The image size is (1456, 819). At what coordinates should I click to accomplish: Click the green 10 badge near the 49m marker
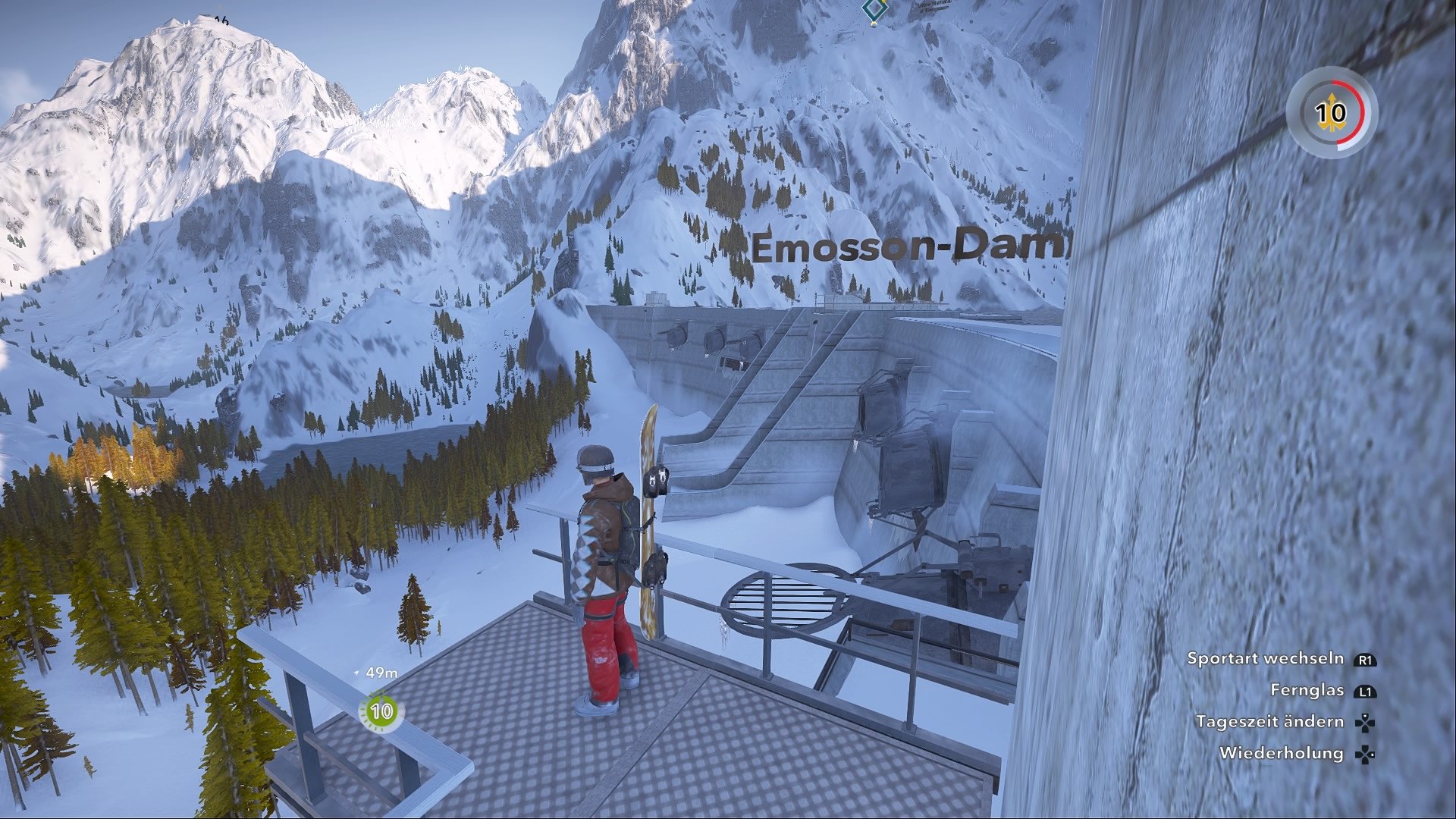tap(381, 711)
